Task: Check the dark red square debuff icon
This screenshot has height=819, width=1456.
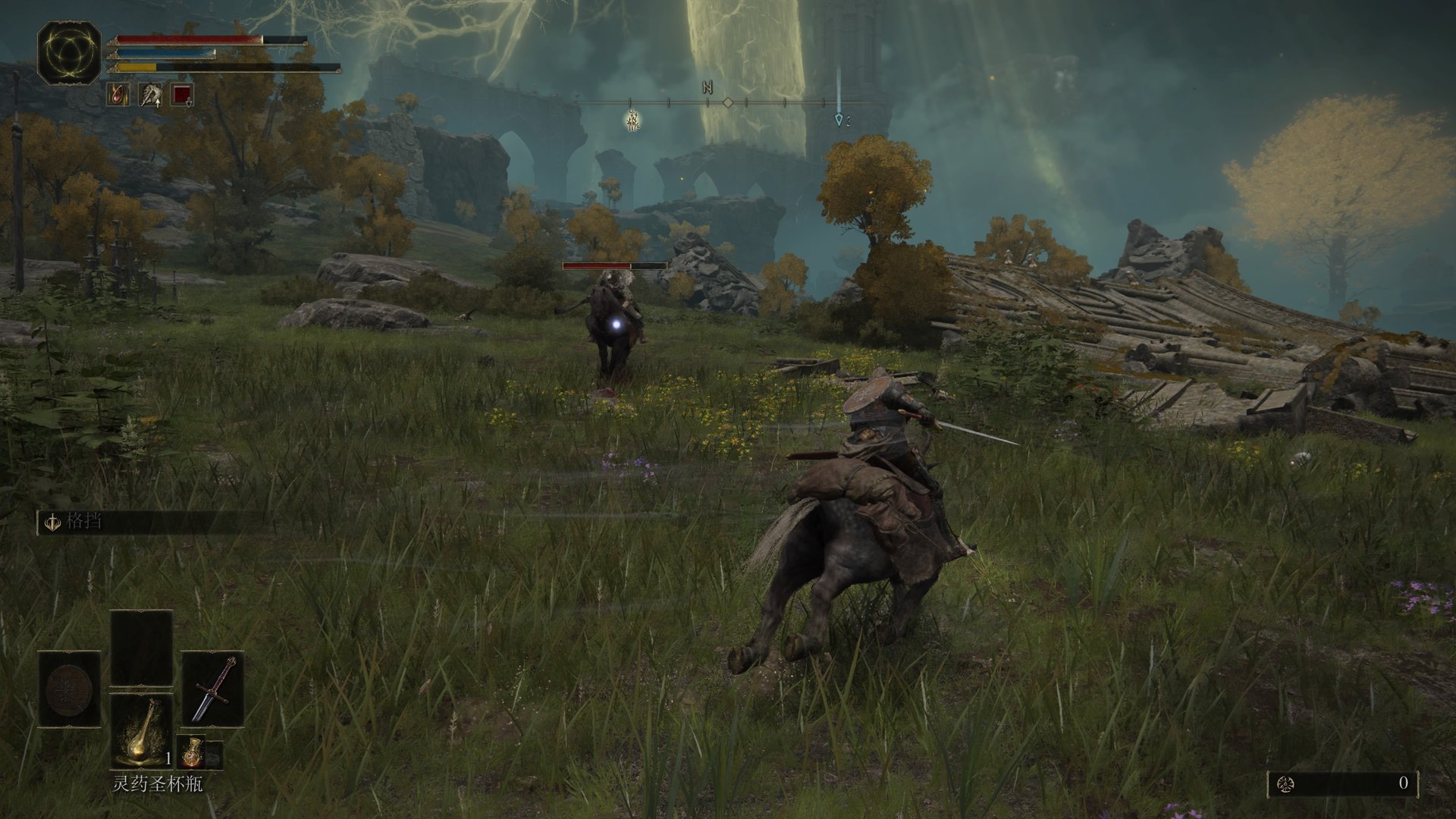Action: [x=182, y=95]
